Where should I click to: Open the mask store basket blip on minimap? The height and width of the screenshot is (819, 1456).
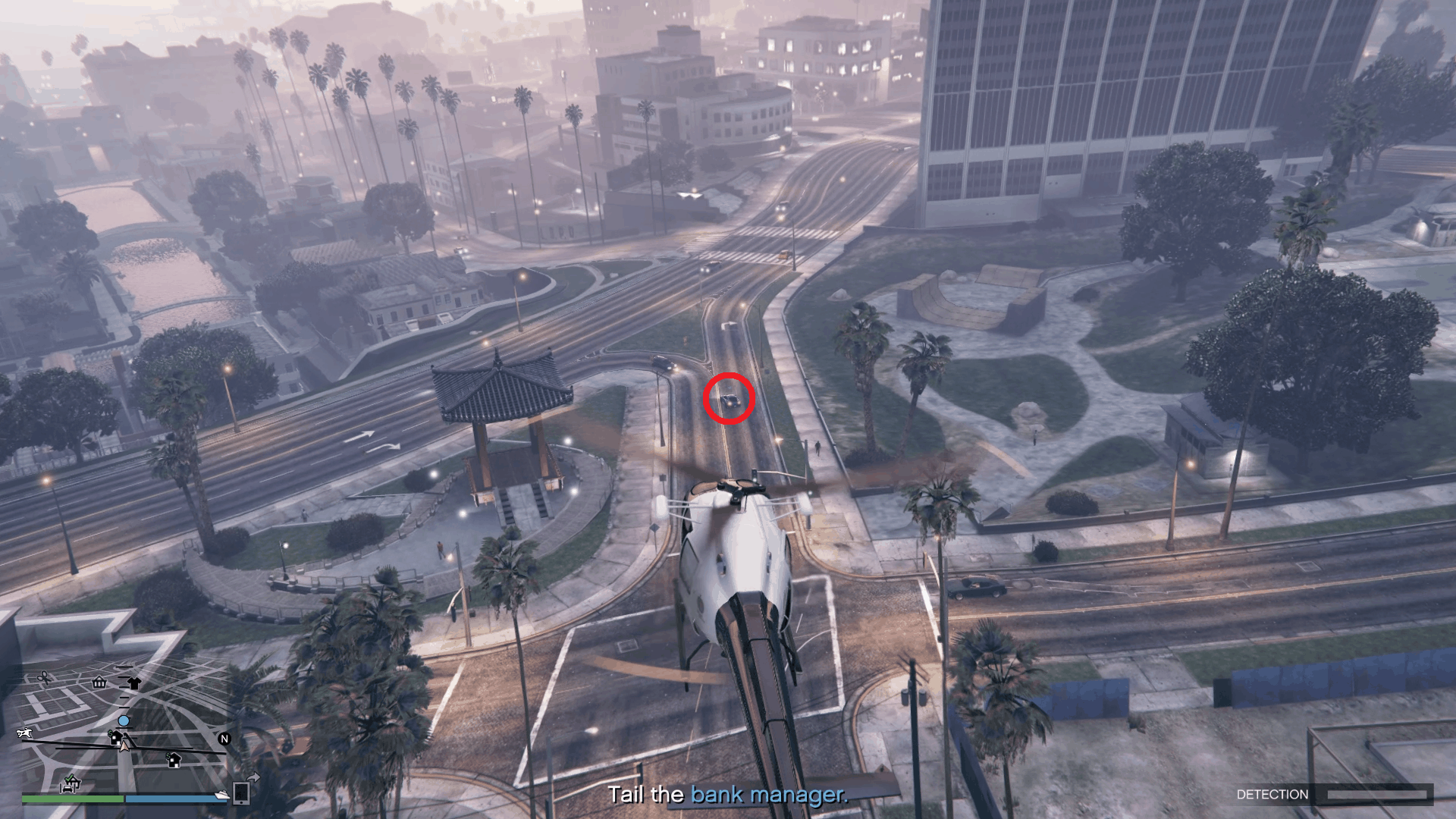pos(99,683)
